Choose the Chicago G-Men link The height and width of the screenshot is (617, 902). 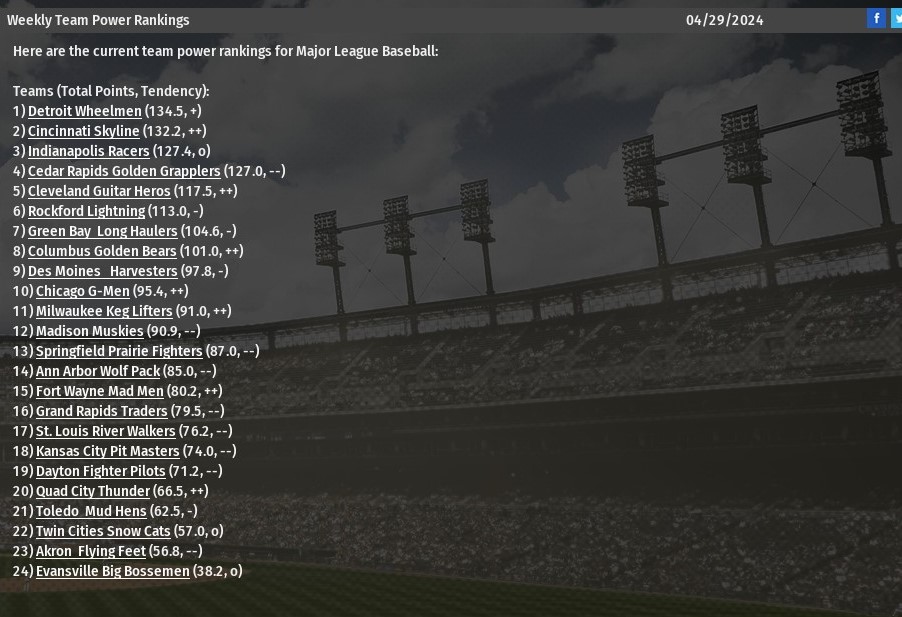(x=83, y=291)
